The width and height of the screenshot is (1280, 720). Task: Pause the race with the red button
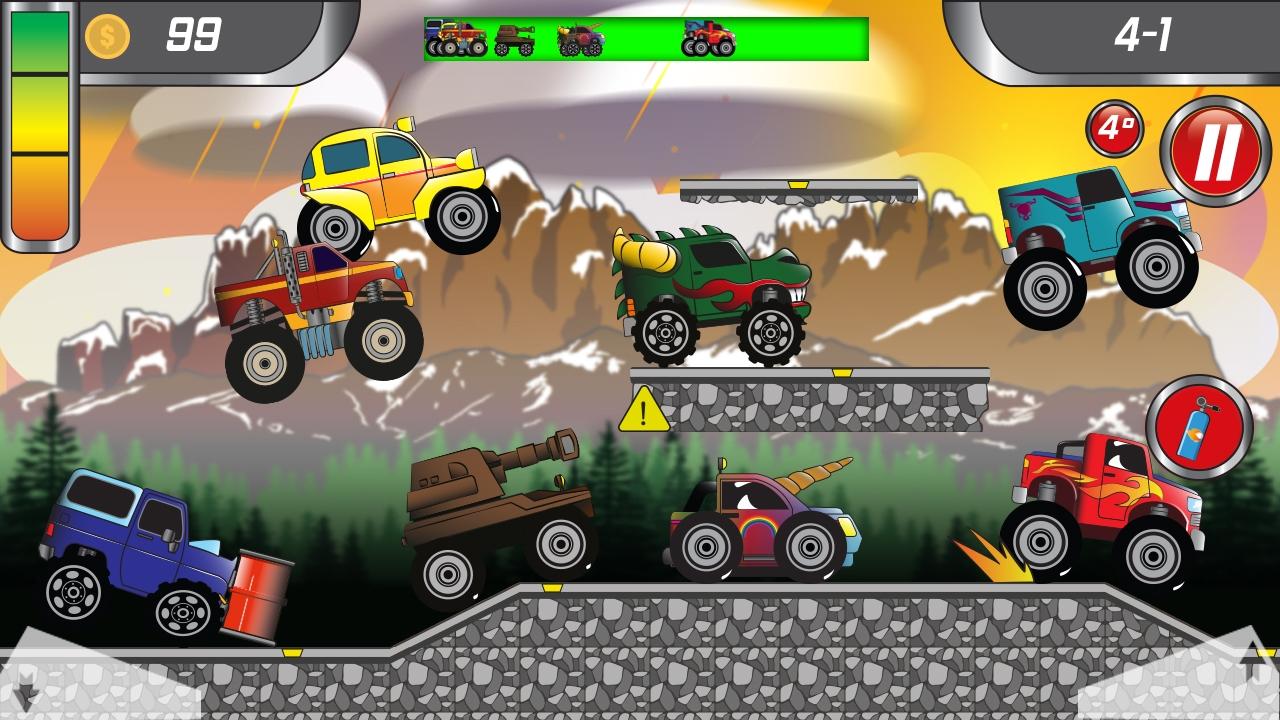pyautogui.click(x=1215, y=151)
